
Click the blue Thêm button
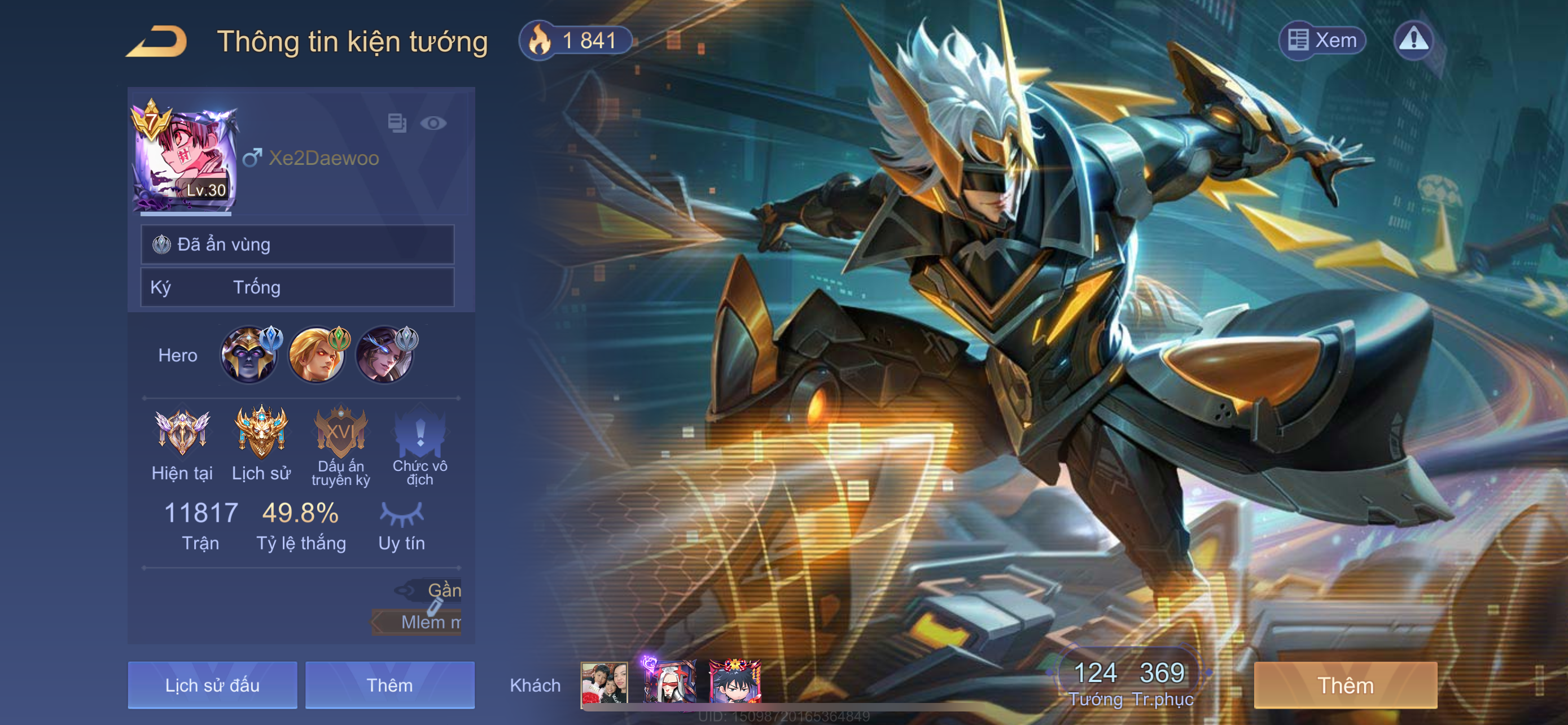pos(389,685)
